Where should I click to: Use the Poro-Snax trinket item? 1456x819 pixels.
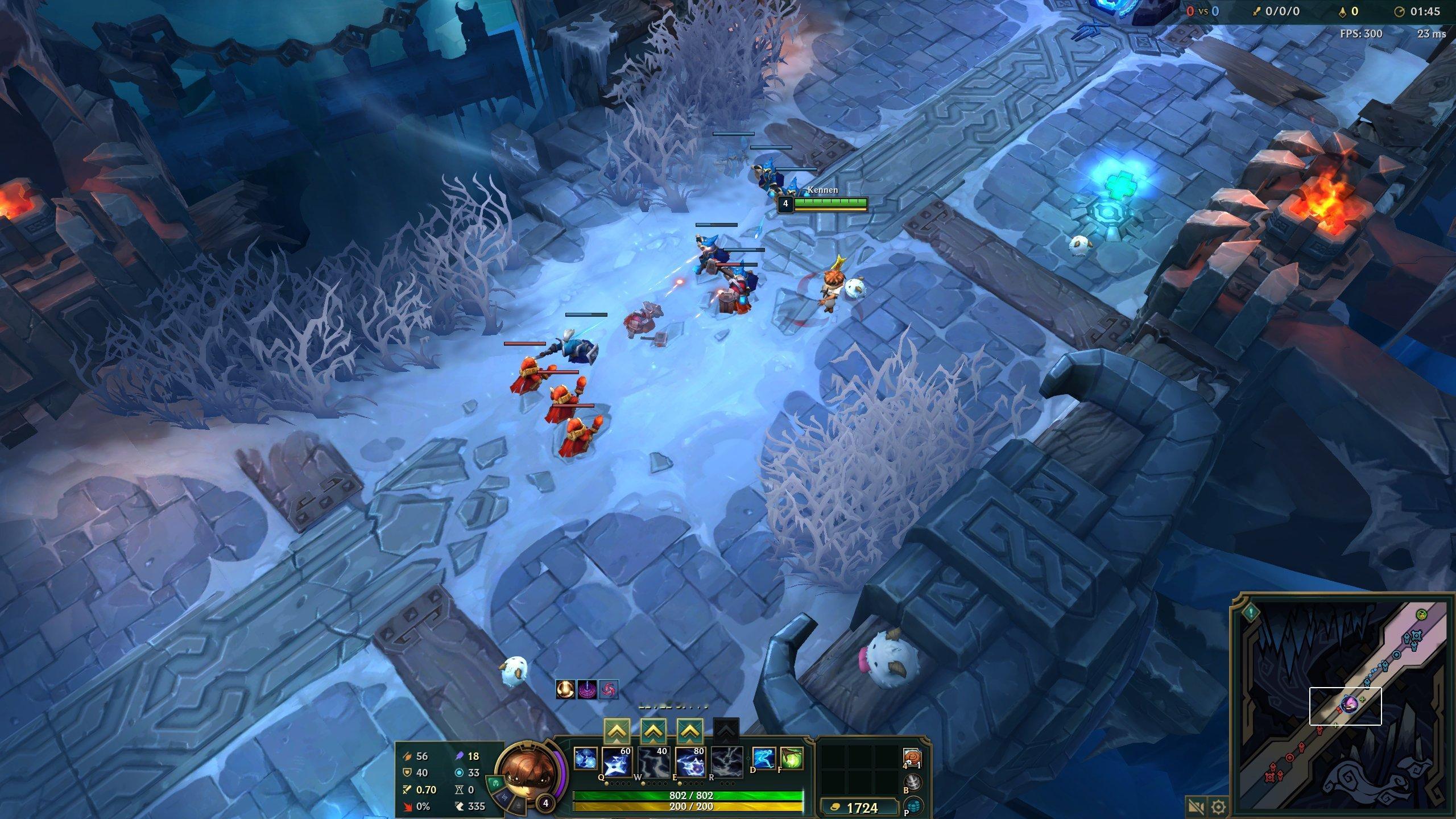(x=912, y=758)
